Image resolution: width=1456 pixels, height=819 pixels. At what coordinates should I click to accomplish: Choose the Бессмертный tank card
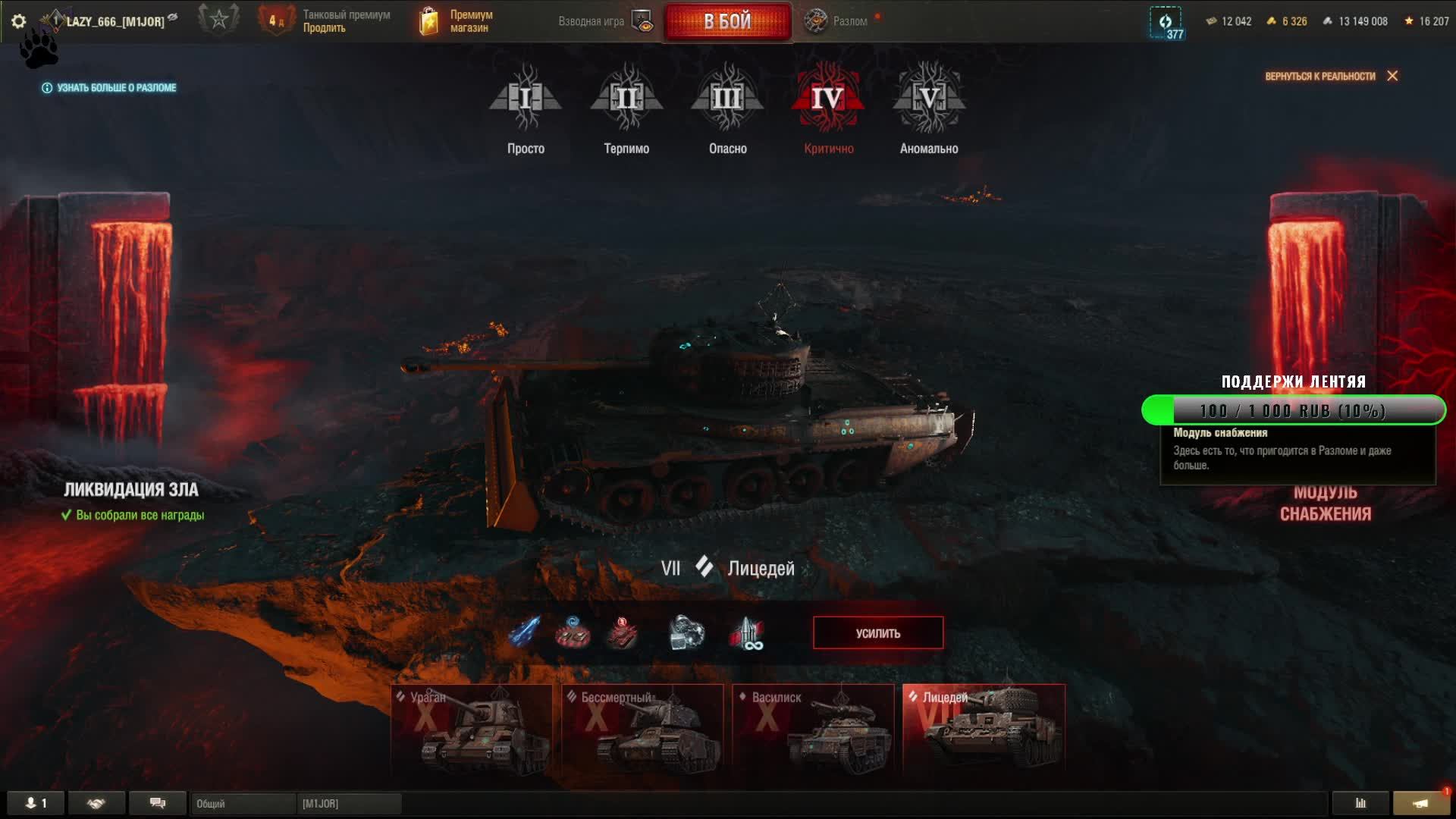[x=642, y=728]
